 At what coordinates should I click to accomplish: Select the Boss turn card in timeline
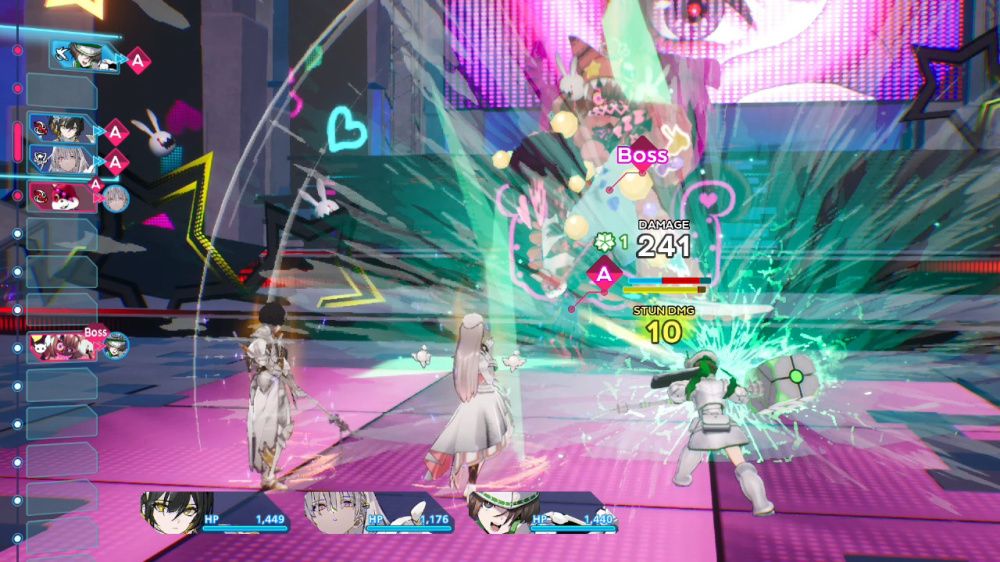pos(64,346)
